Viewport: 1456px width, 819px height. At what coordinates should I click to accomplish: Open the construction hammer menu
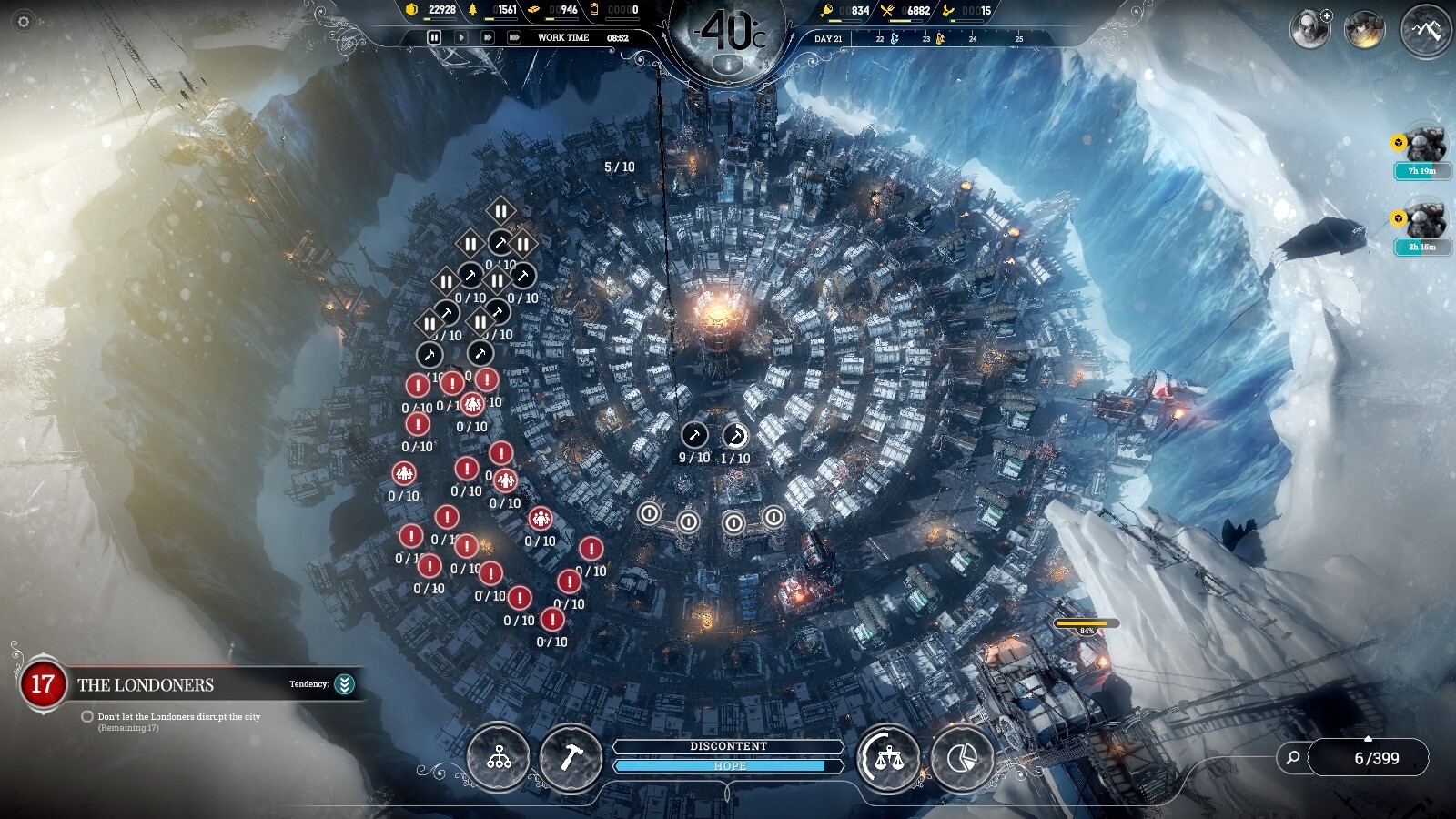tap(571, 757)
